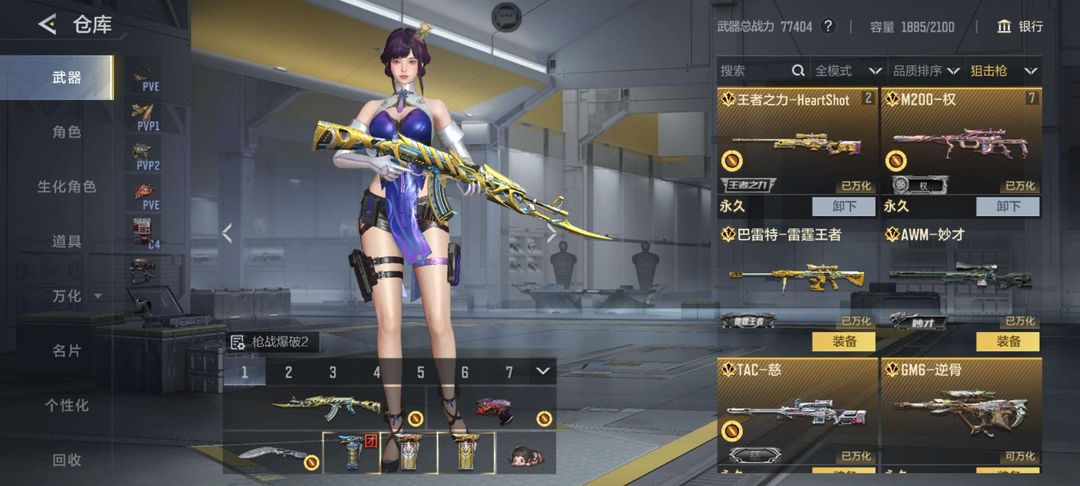Screen dimensions: 1080x486
Task: Go to the 个性化 tab
Action: point(67,405)
